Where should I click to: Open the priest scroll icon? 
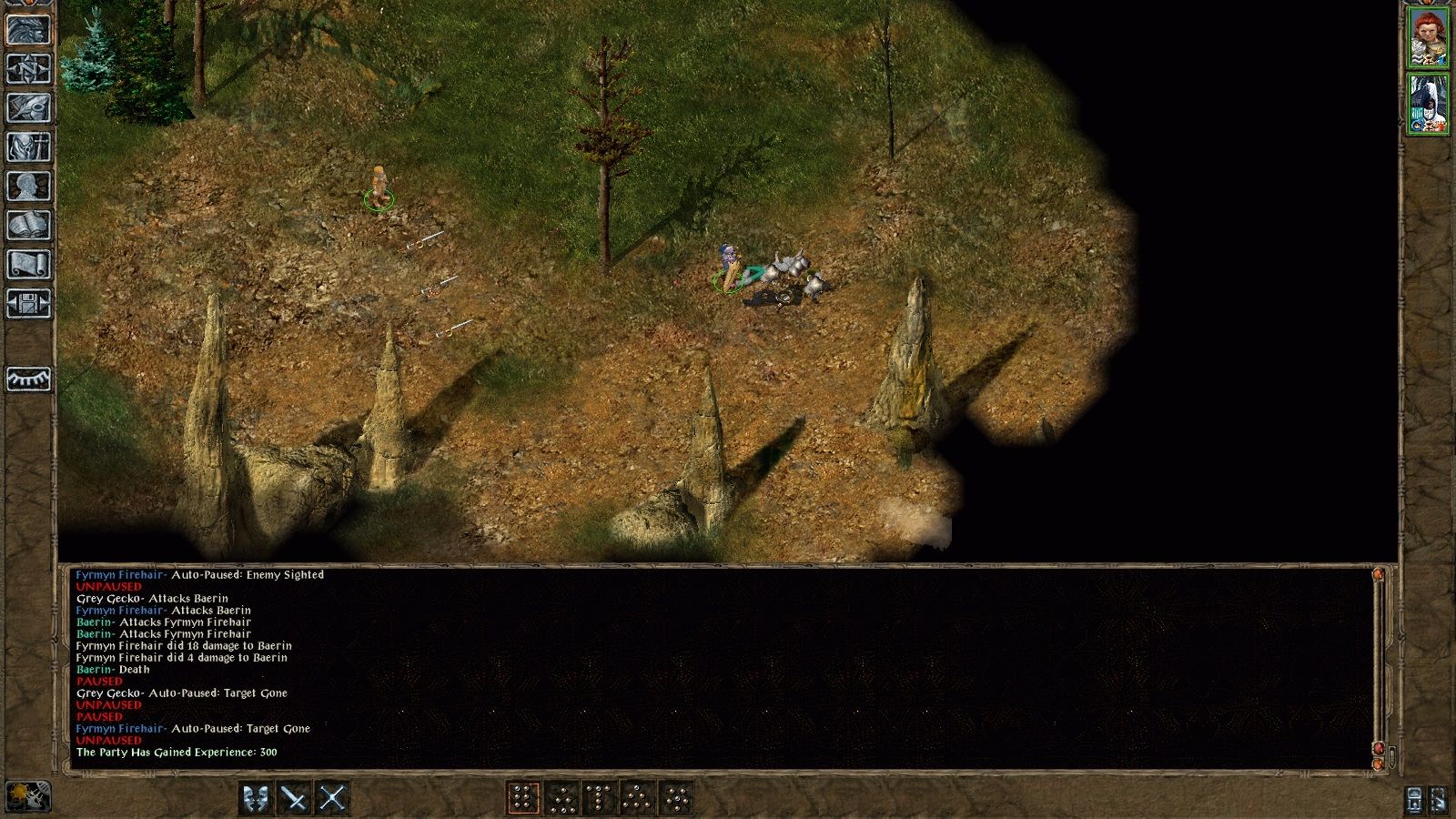(x=28, y=265)
